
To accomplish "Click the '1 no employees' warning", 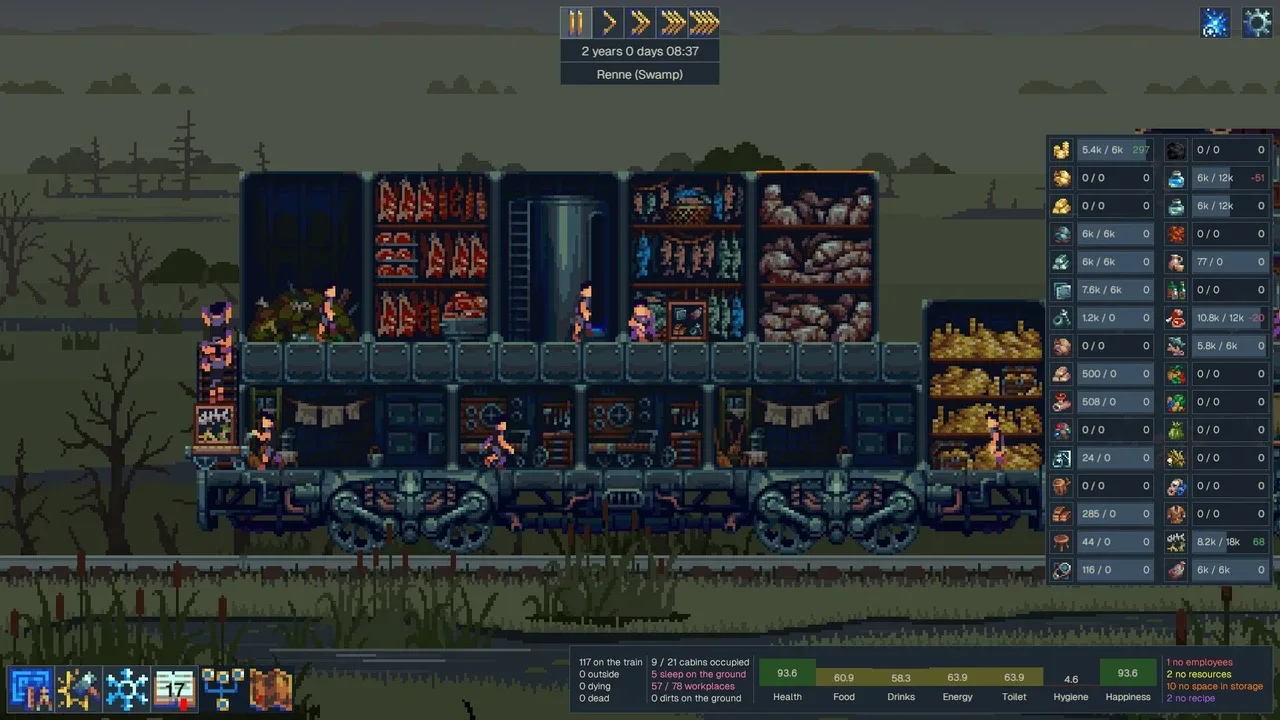I will (x=1199, y=662).
